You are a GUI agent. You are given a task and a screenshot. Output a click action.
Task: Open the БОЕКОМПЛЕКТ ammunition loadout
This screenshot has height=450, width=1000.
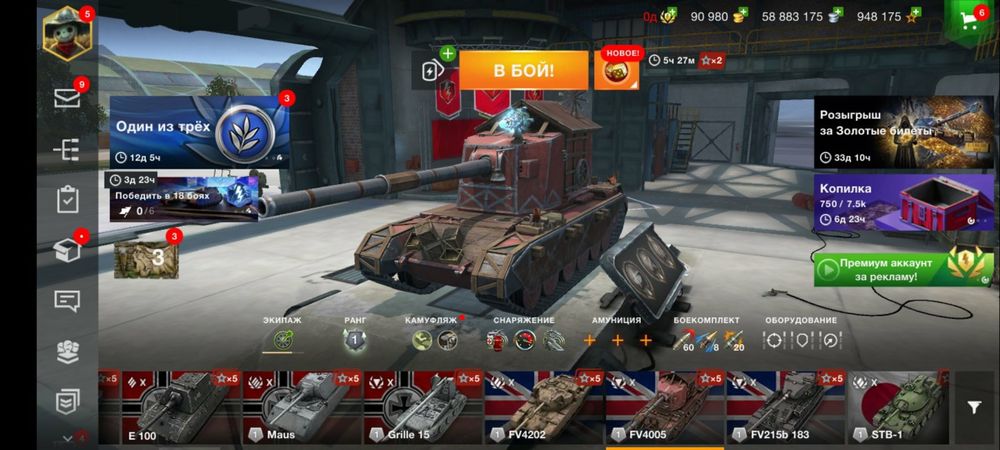(x=708, y=340)
